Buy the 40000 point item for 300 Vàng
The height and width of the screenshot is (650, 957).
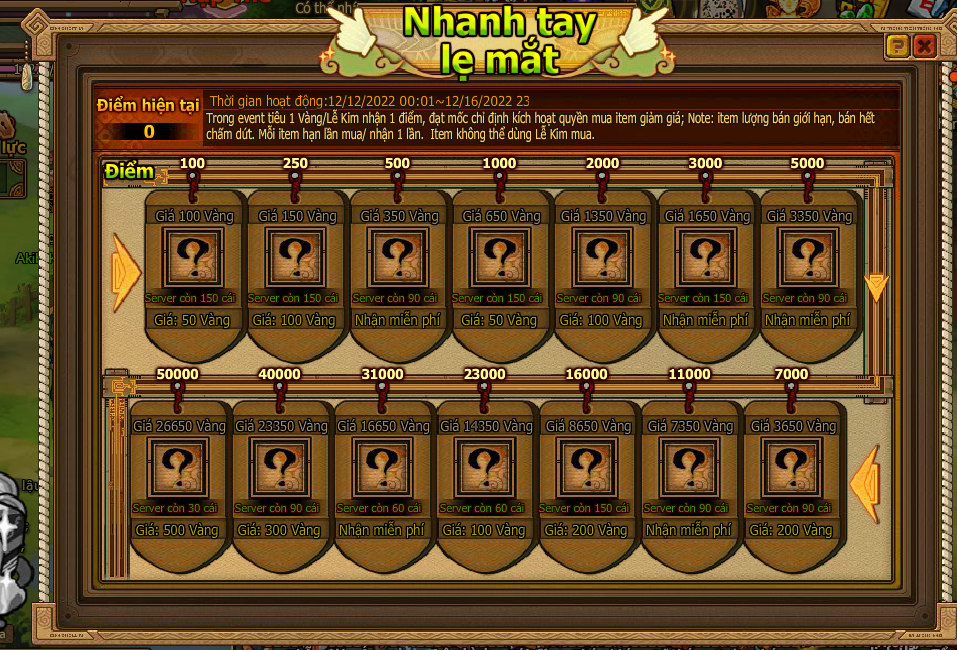pos(280,530)
